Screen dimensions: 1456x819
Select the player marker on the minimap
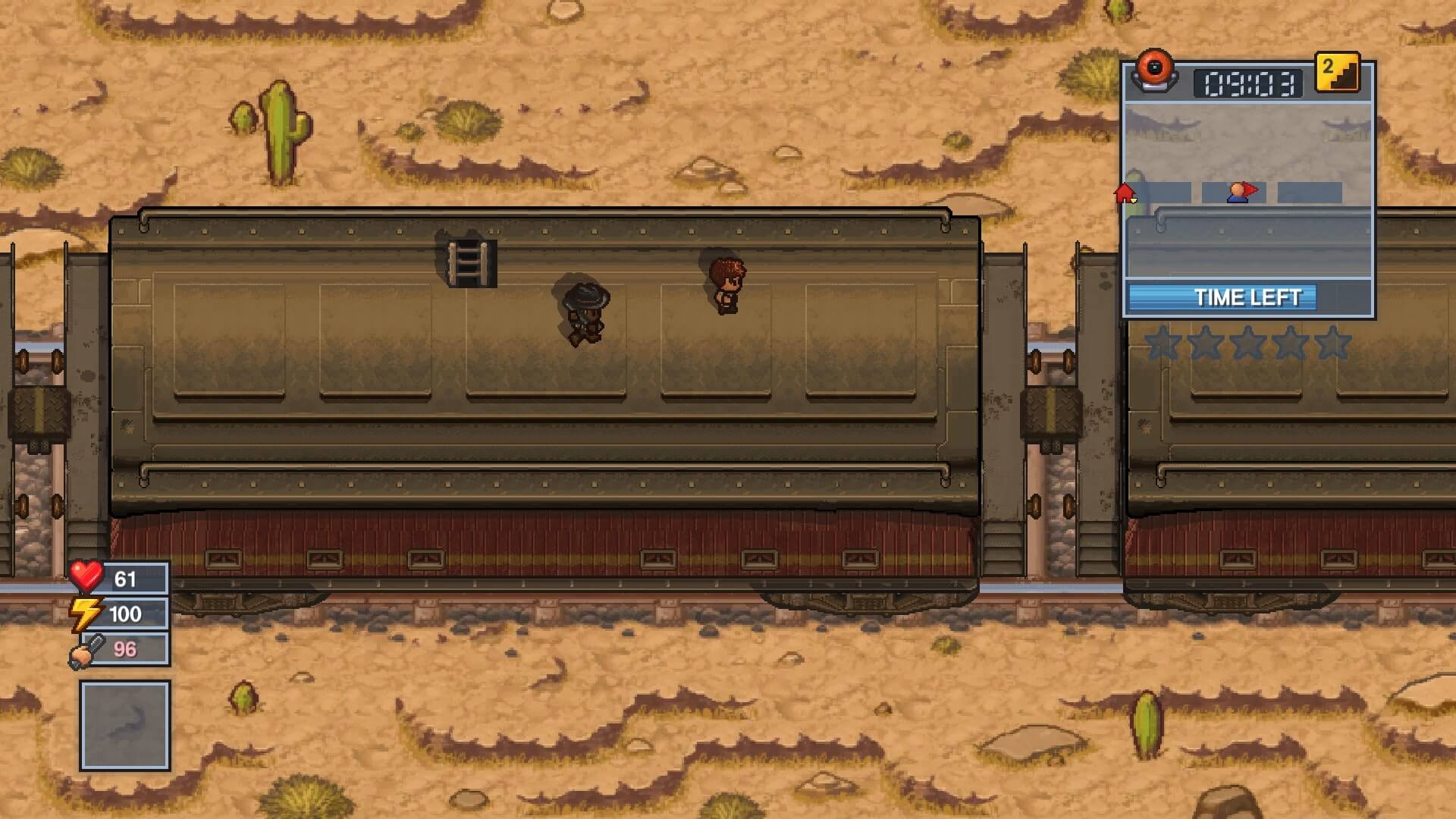click(1240, 193)
